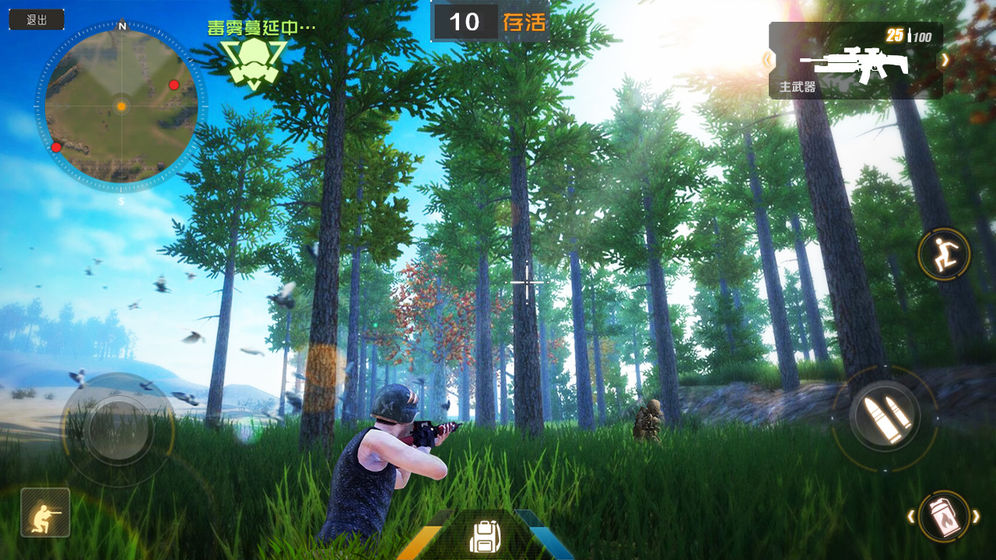Activate the jump button
This screenshot has height=560, width=996.
pos(943,255)
